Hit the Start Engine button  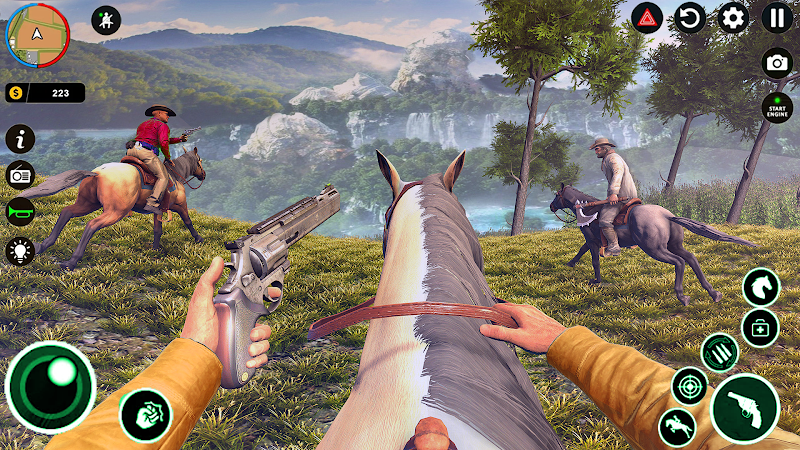(777, 107)
